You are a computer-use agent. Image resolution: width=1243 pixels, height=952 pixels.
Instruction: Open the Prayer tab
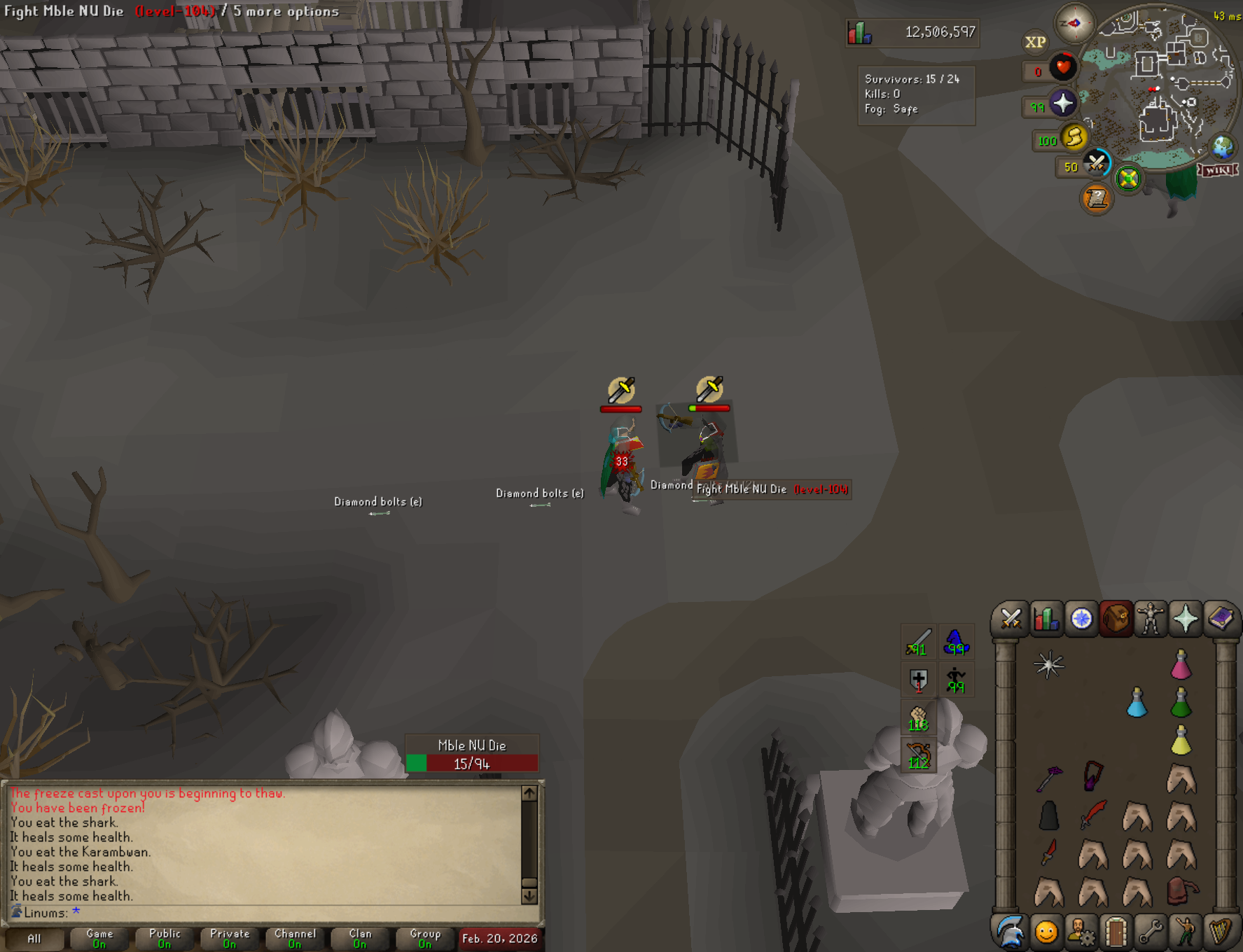tap(1186, 619)
